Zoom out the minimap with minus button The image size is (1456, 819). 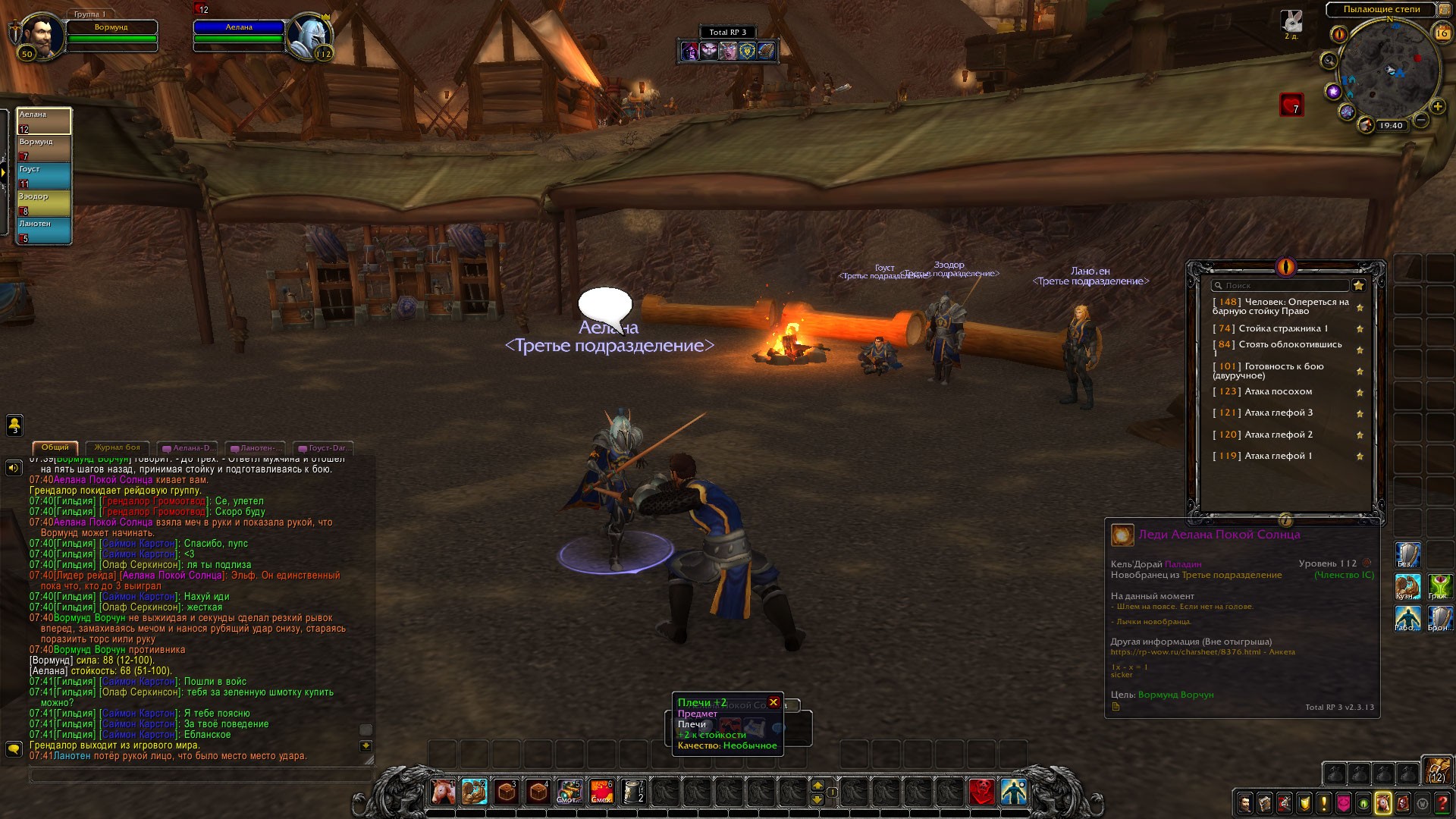click(x=1421, y=120)
